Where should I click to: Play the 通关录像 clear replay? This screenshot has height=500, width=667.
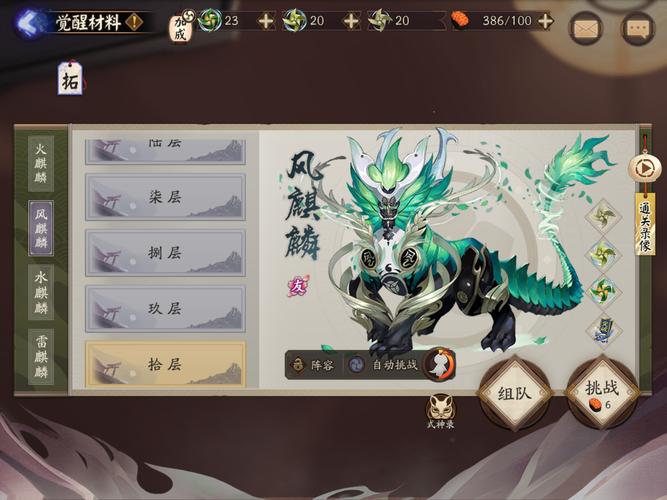[646, 169]
